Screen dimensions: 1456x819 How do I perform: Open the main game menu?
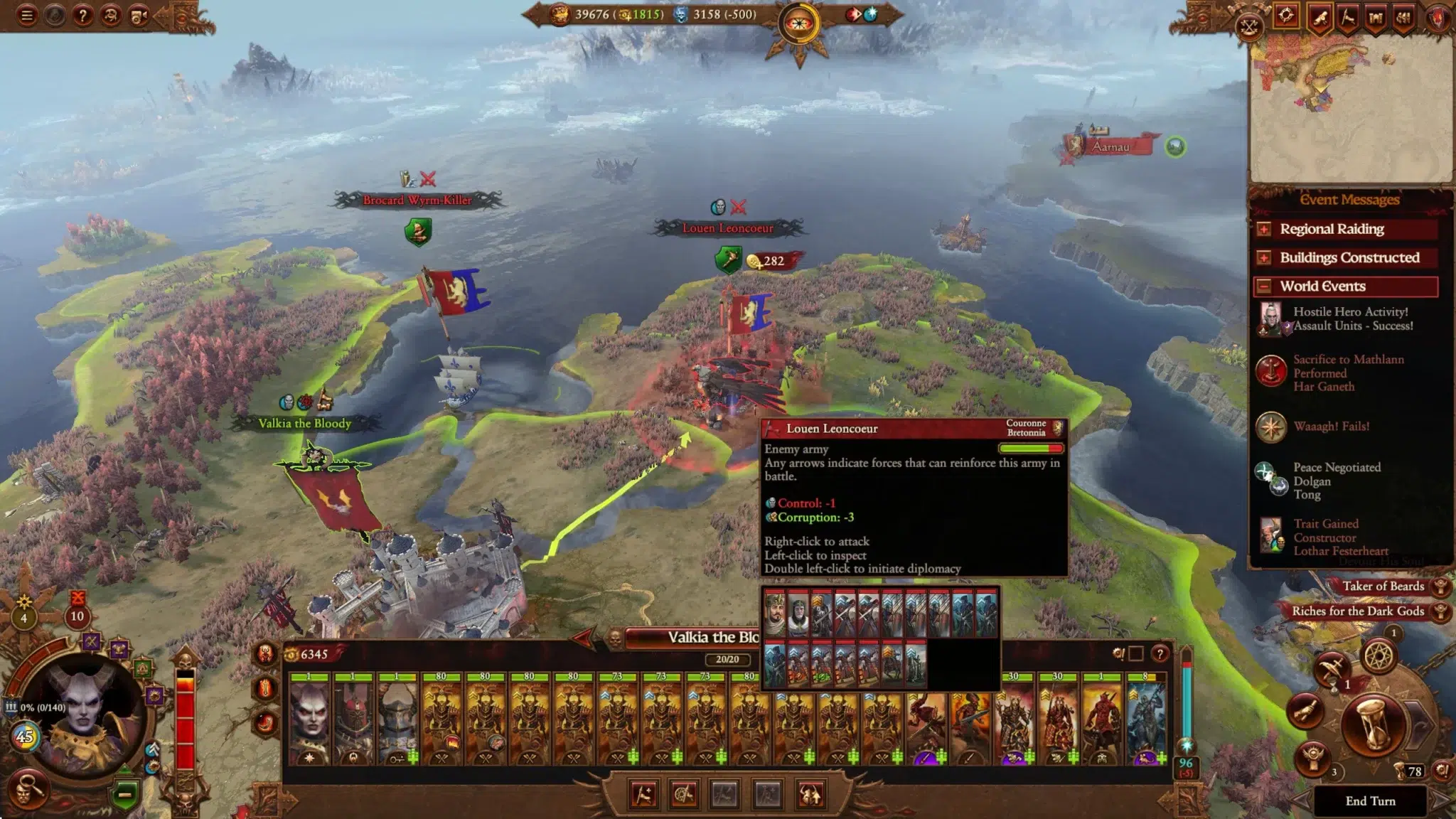click(x=27, y=15)
